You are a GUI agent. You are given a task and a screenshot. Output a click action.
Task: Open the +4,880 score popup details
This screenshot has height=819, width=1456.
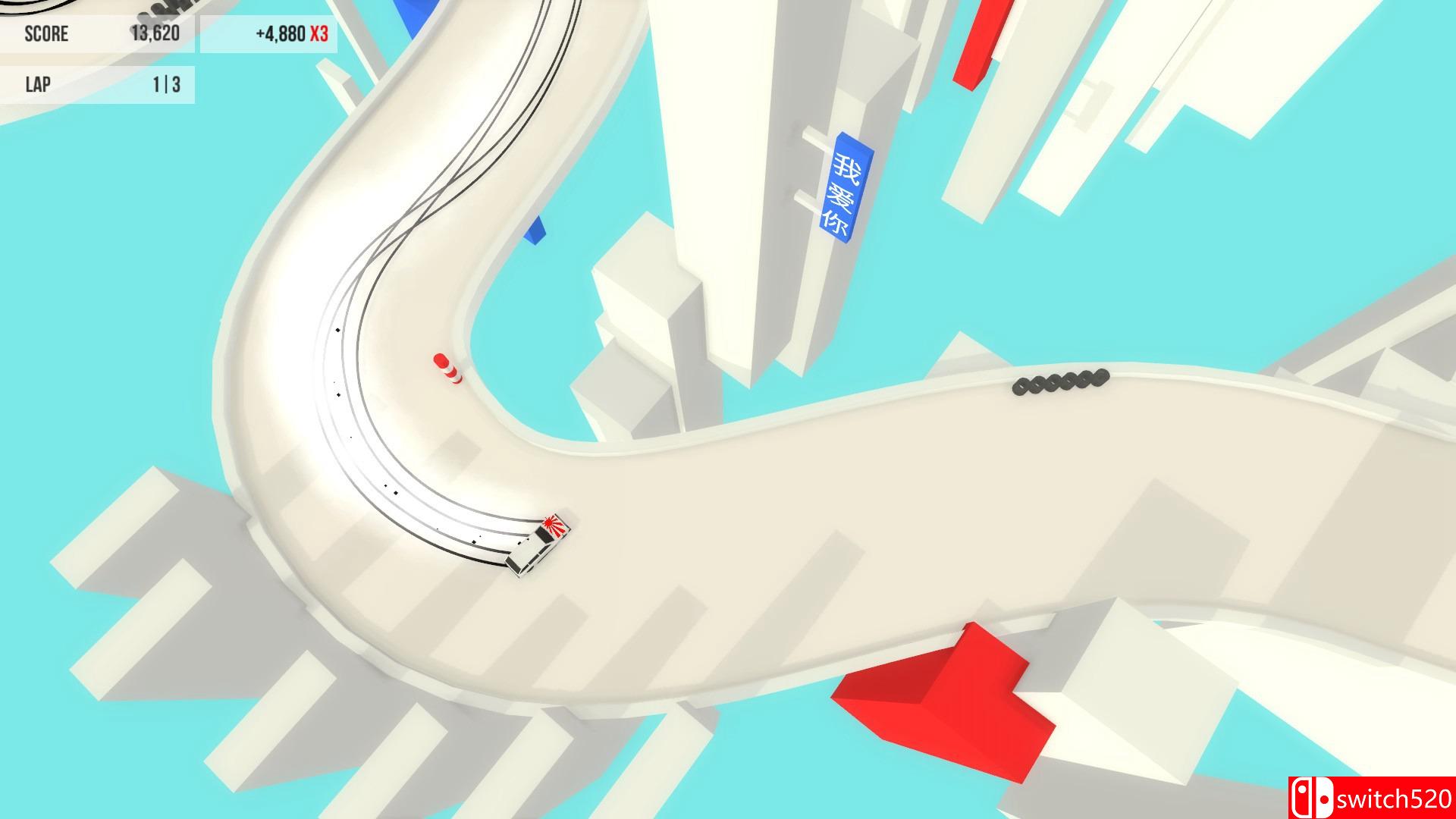(281, 33)
